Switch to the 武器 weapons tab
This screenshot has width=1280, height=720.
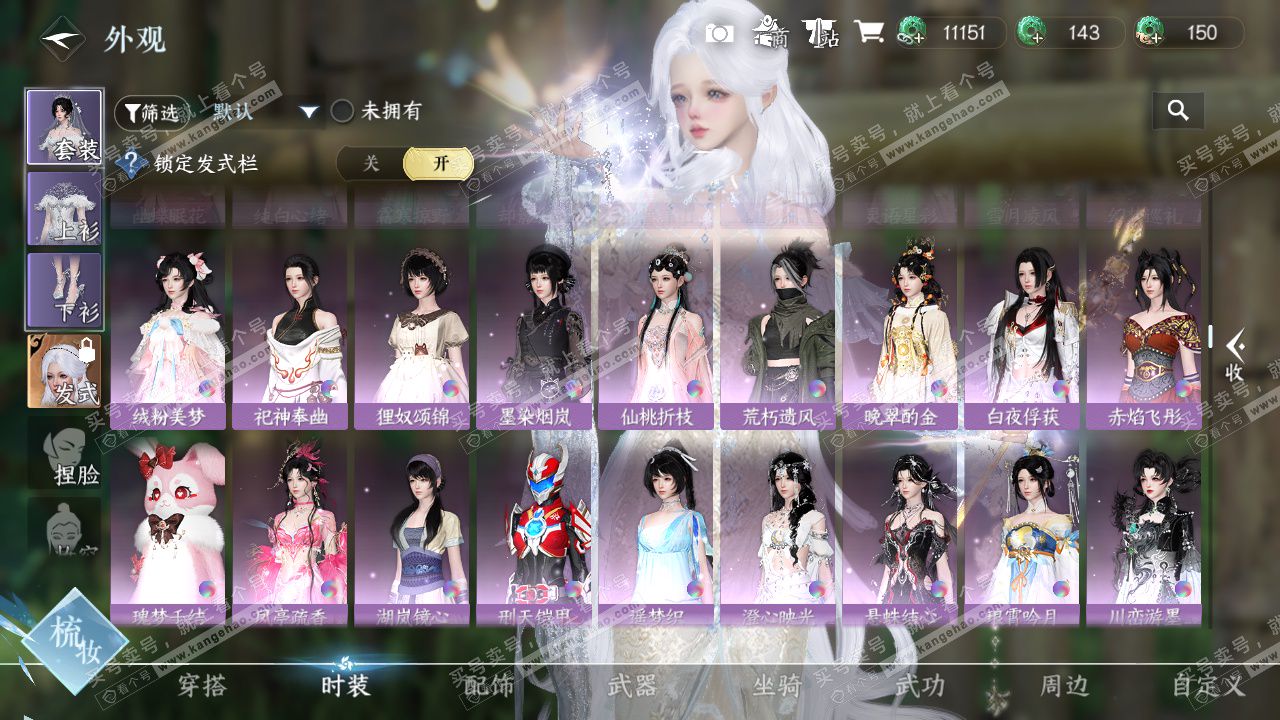pyautogui.click(x=632, y=686)
